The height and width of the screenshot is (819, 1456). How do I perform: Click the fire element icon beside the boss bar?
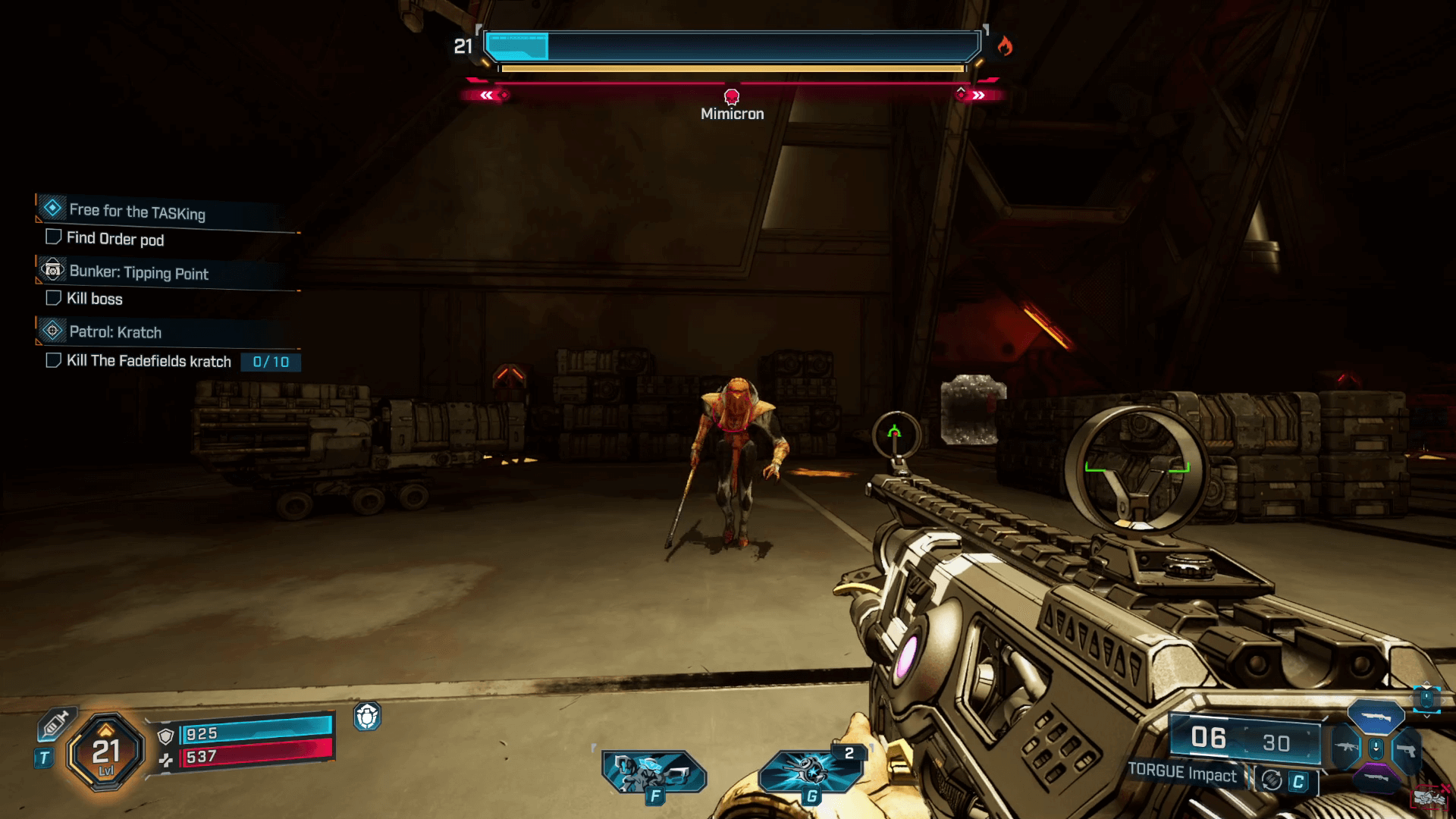1005,46
